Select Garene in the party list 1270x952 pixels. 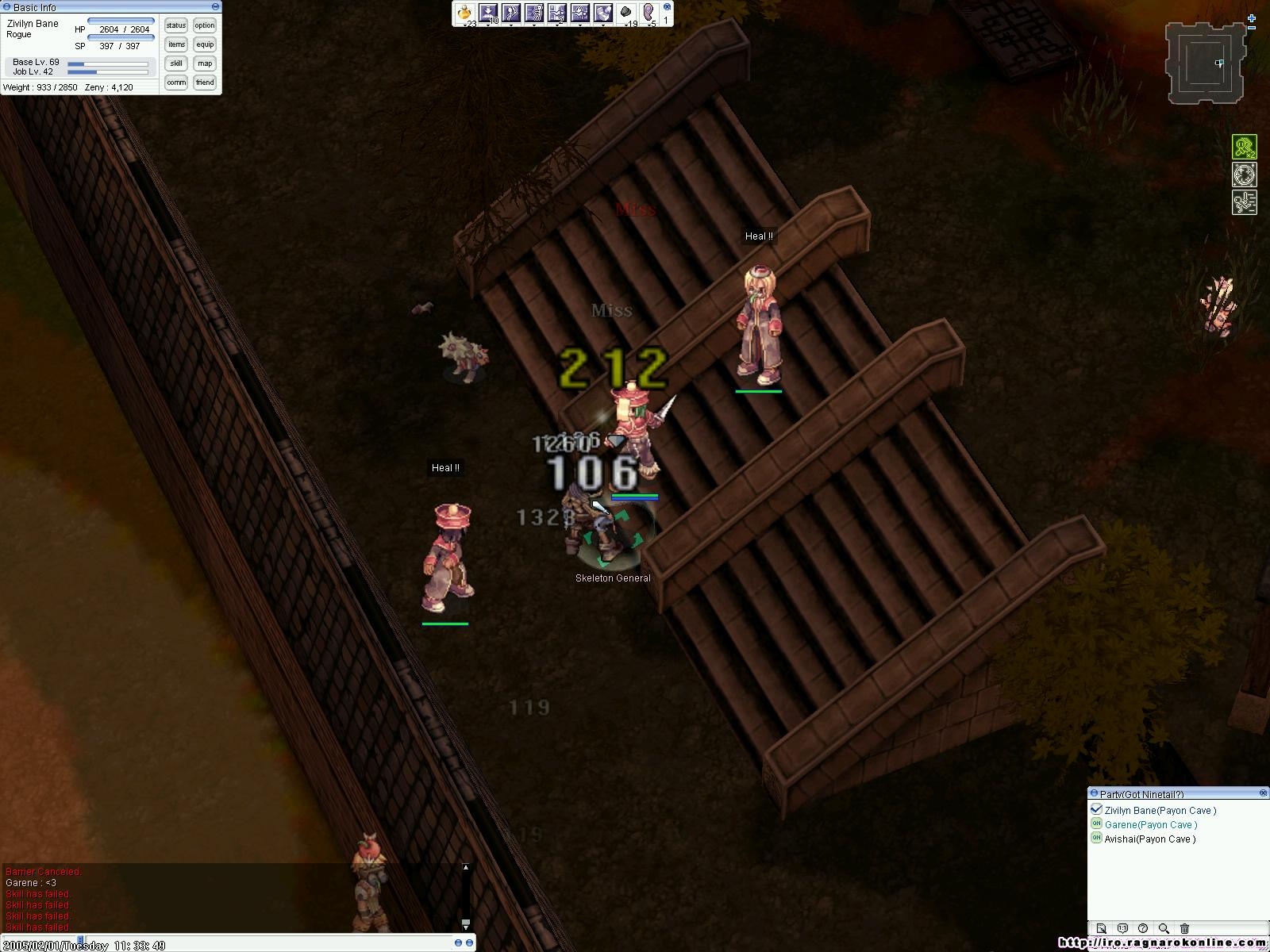click(x=1150, y=825)
